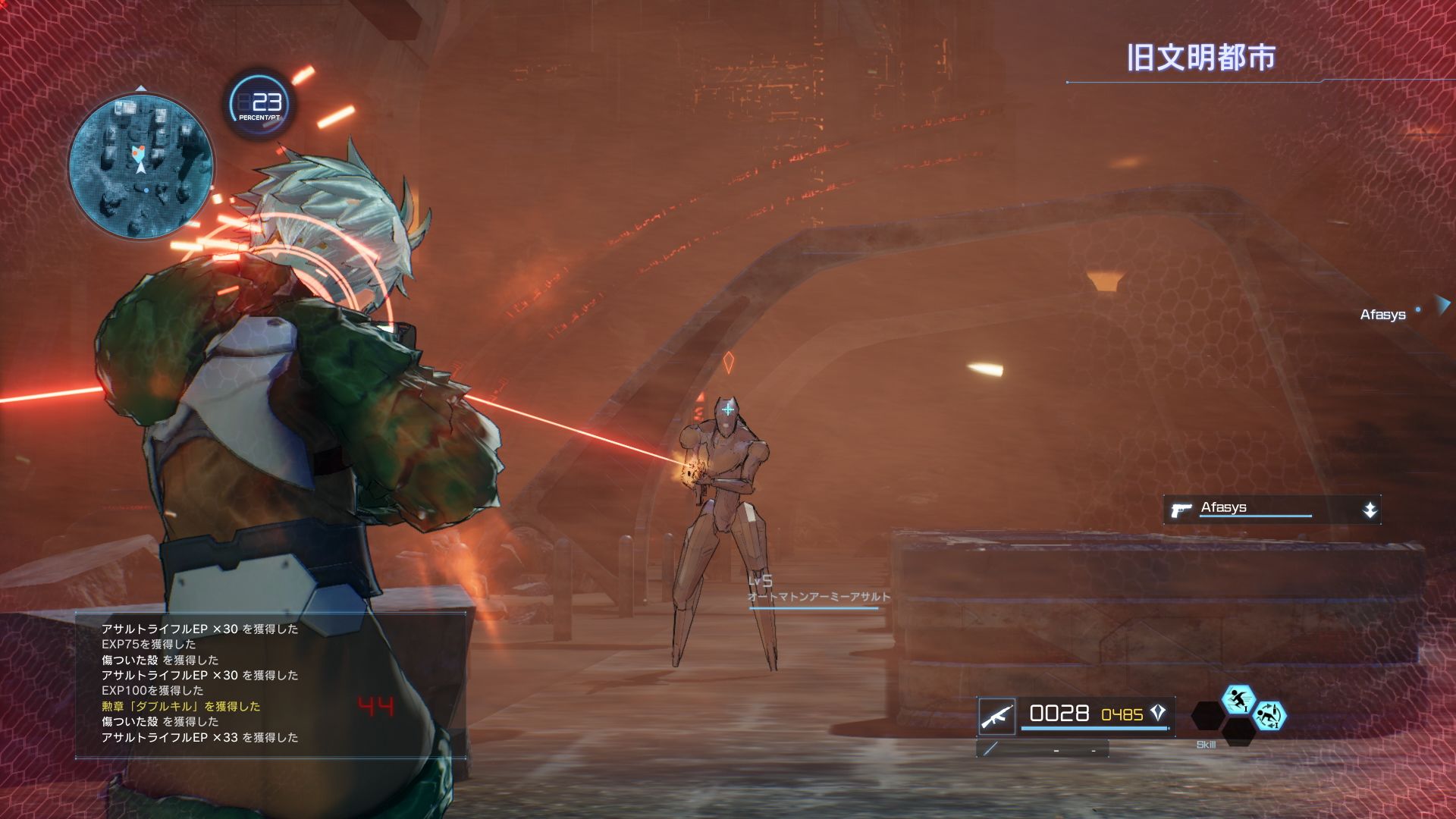This screenshot has height=819, width=1456.
Task: Switch to the sword secondary weapon slot
Action: (x=990, y=749)
